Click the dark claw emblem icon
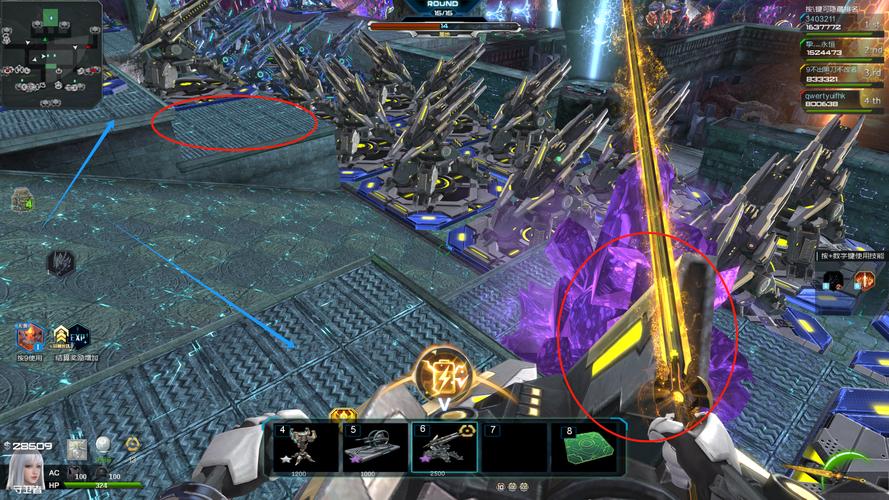Screen dimensions: 889x500 tap(60, 262)
